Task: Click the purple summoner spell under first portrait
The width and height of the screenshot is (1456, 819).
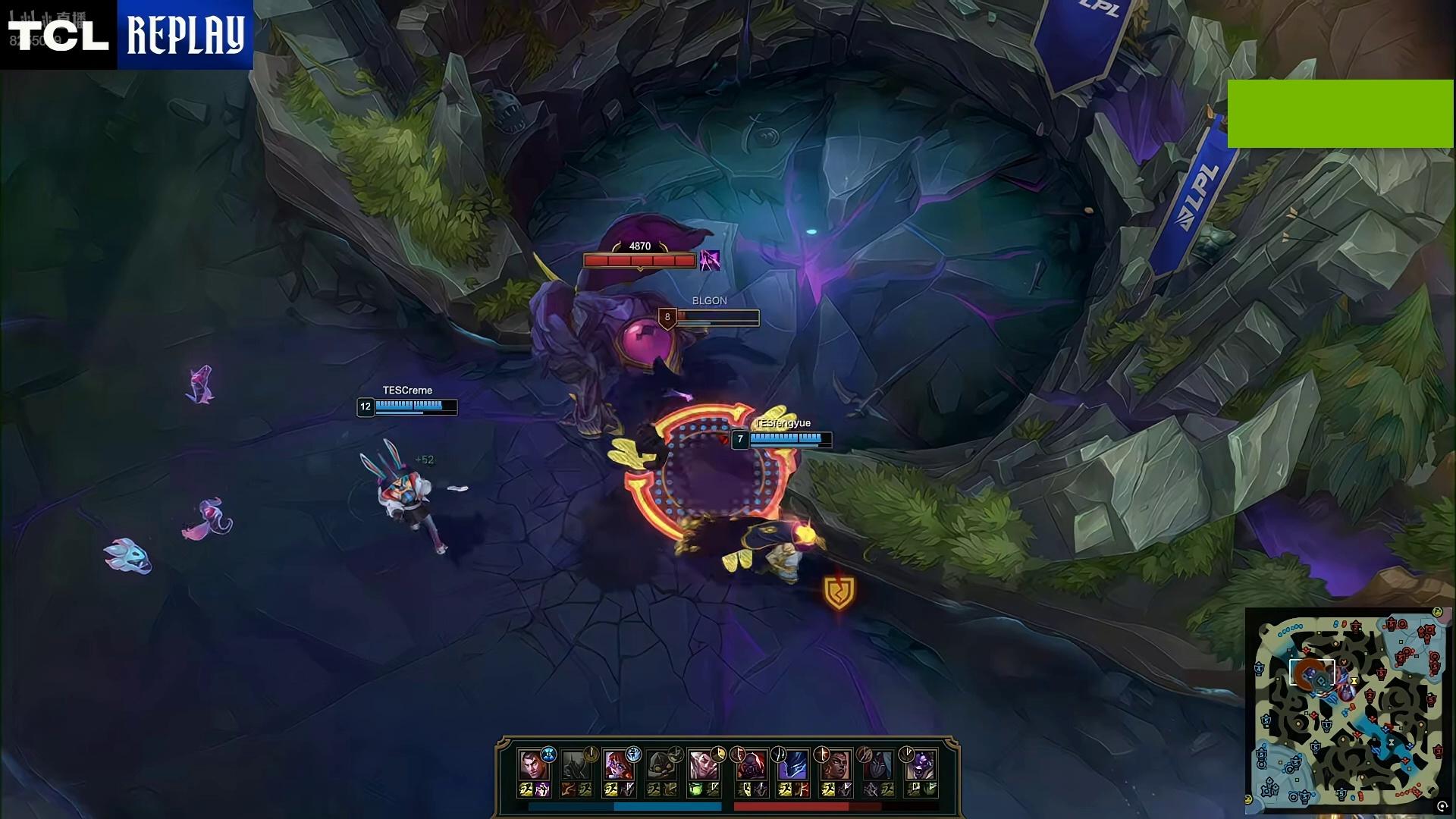Action: [542, 790]
